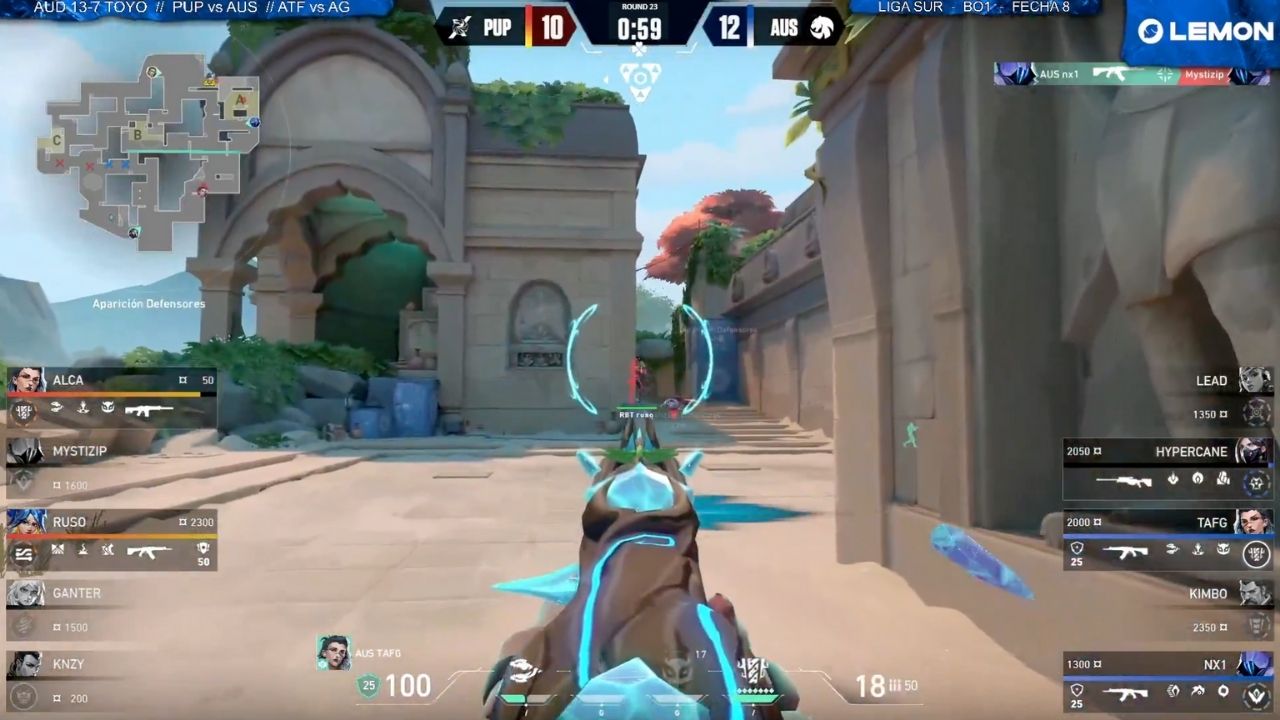
Task: Click ALCA's Vandal weapon icon
Action: point(148,409)
